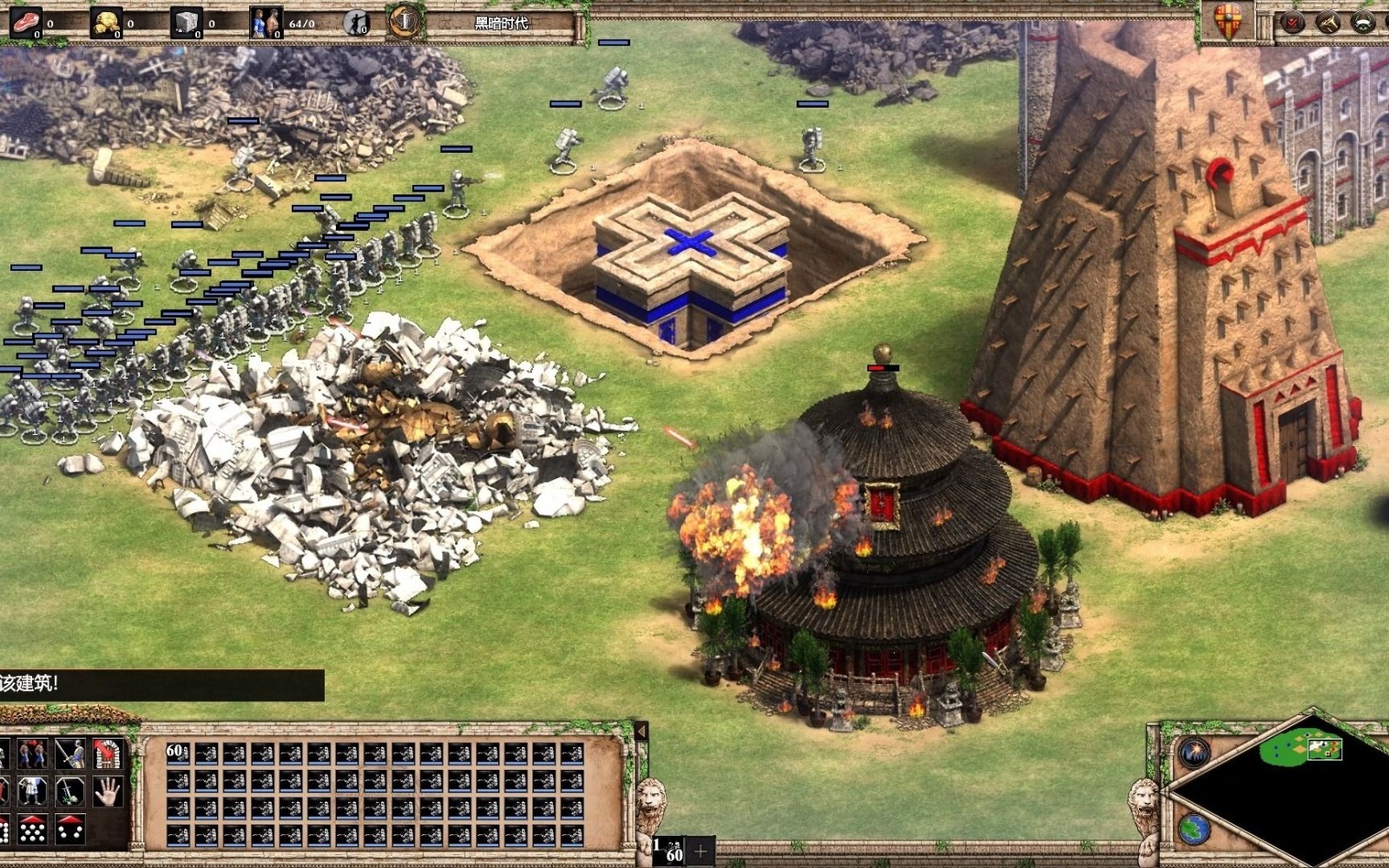Click the age indicator crest icon
Image resolution: width=1389 pixels, height=868 pixels.
click(403, 22)
